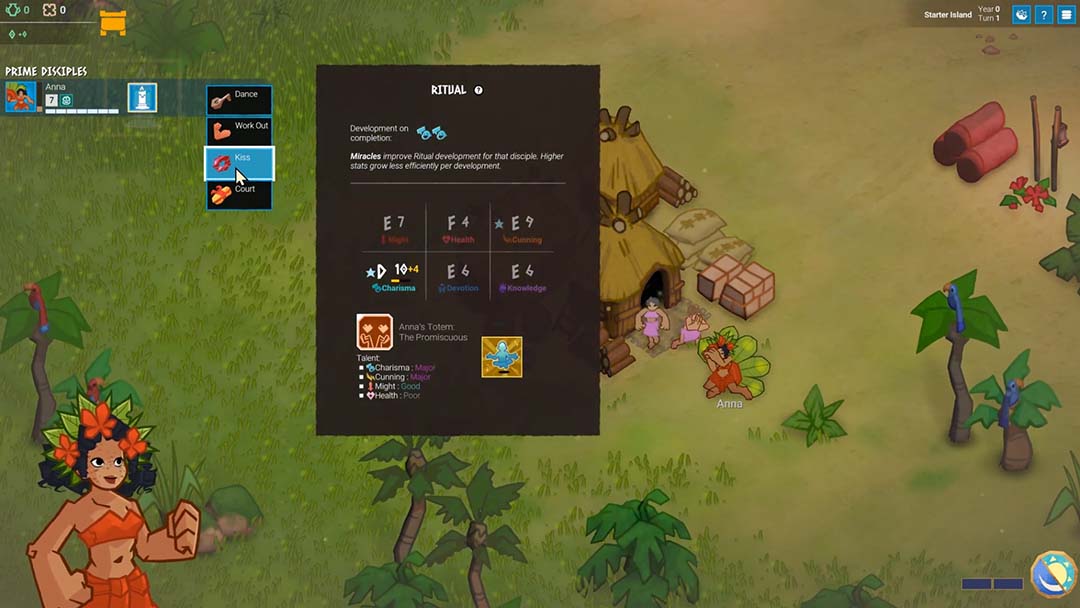Open the help button in the top bar

pyautogui.click(x=1043, y=15)
